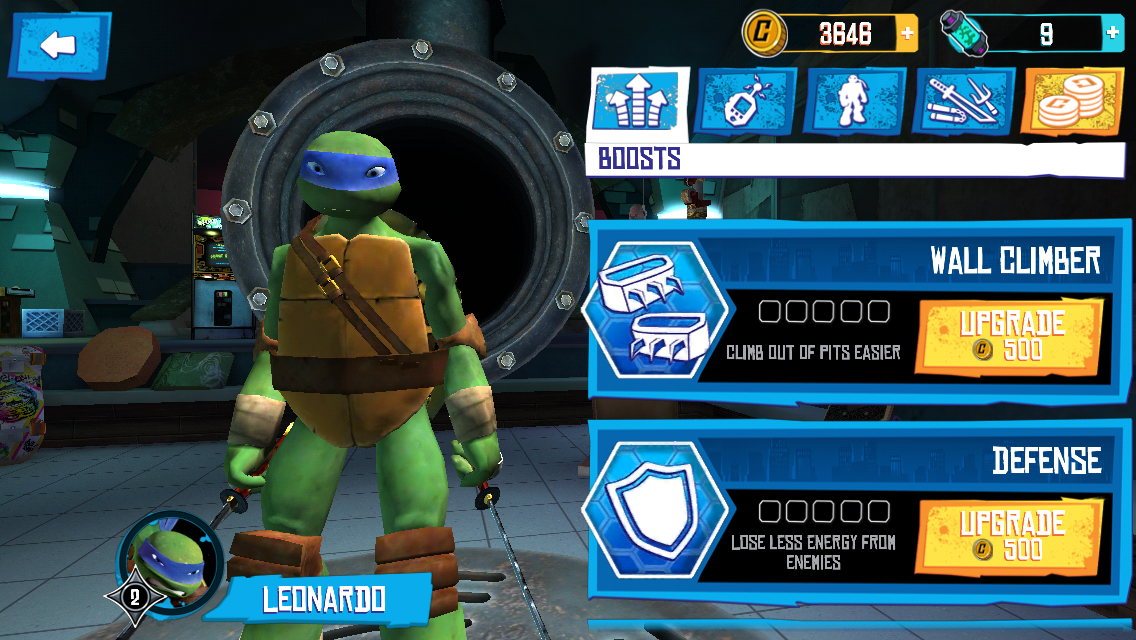Viewport: 1136px width, 640px height.
Task: Open the coin stacks shop tab
Action: click(x=1072, y=102)
